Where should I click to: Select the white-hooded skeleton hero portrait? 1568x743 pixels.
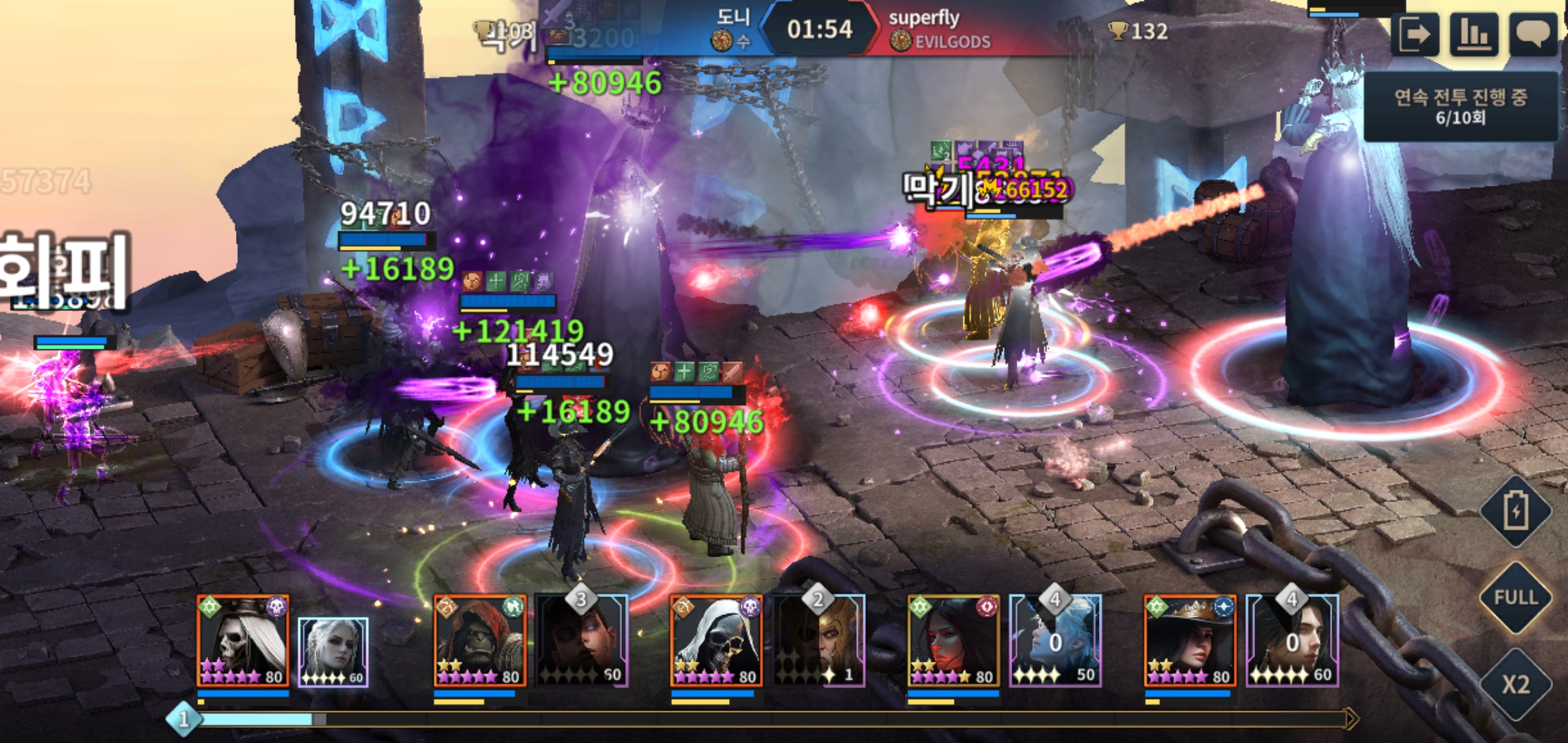click(x=717, y=641)
